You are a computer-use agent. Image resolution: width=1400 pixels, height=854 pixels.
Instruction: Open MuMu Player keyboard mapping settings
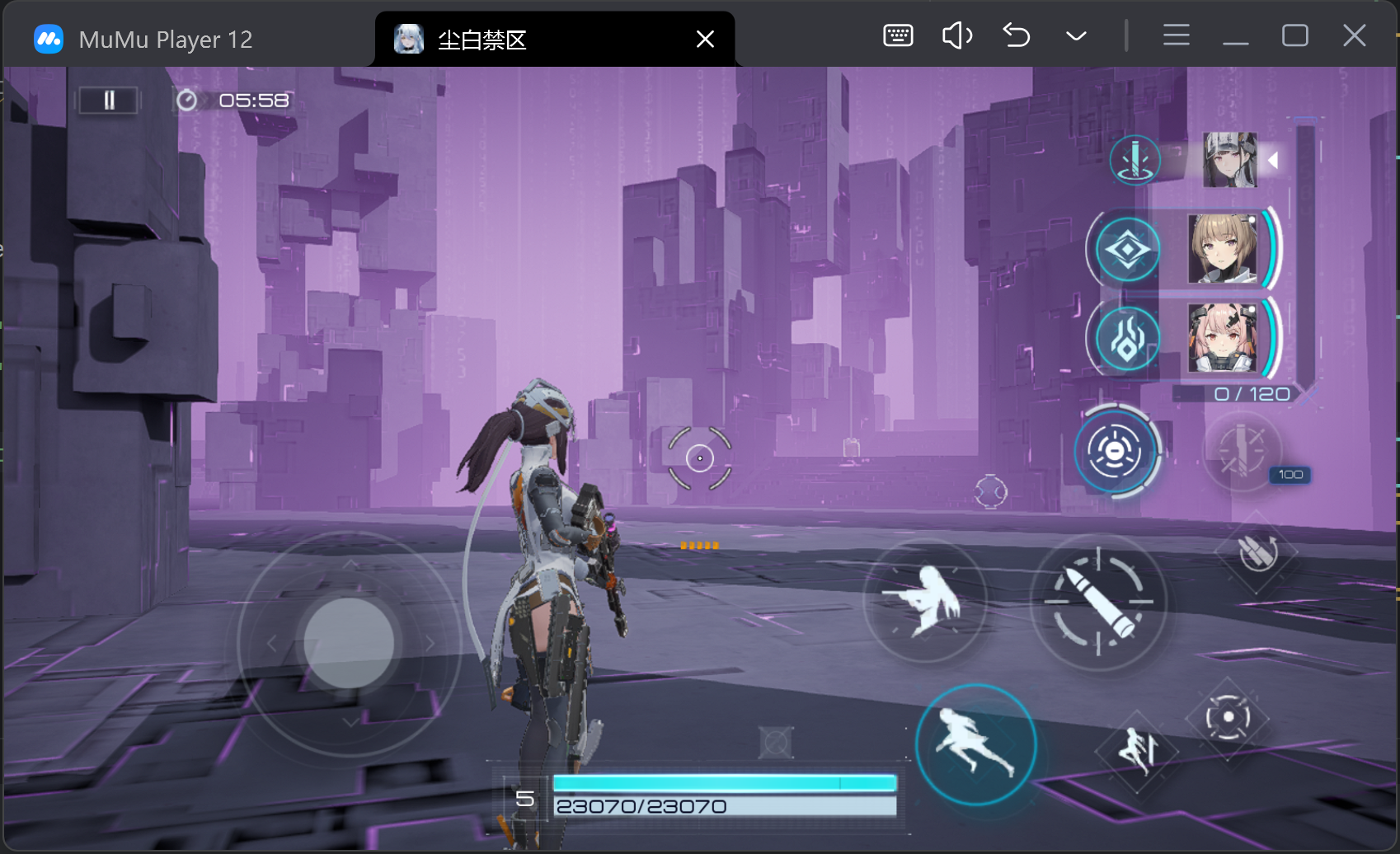click(898, 35)
